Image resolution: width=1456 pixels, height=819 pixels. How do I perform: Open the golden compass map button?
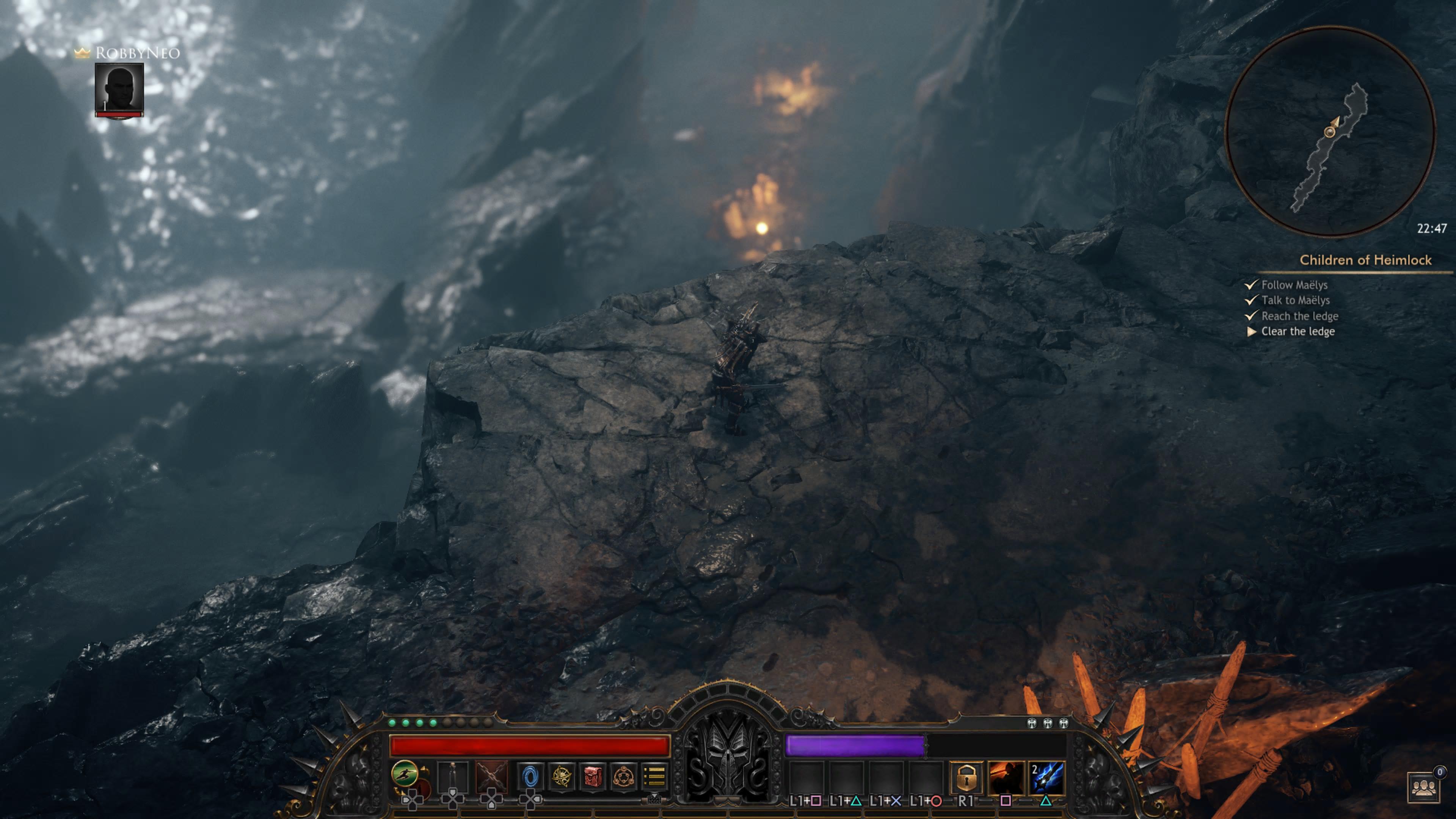point(561,777)
